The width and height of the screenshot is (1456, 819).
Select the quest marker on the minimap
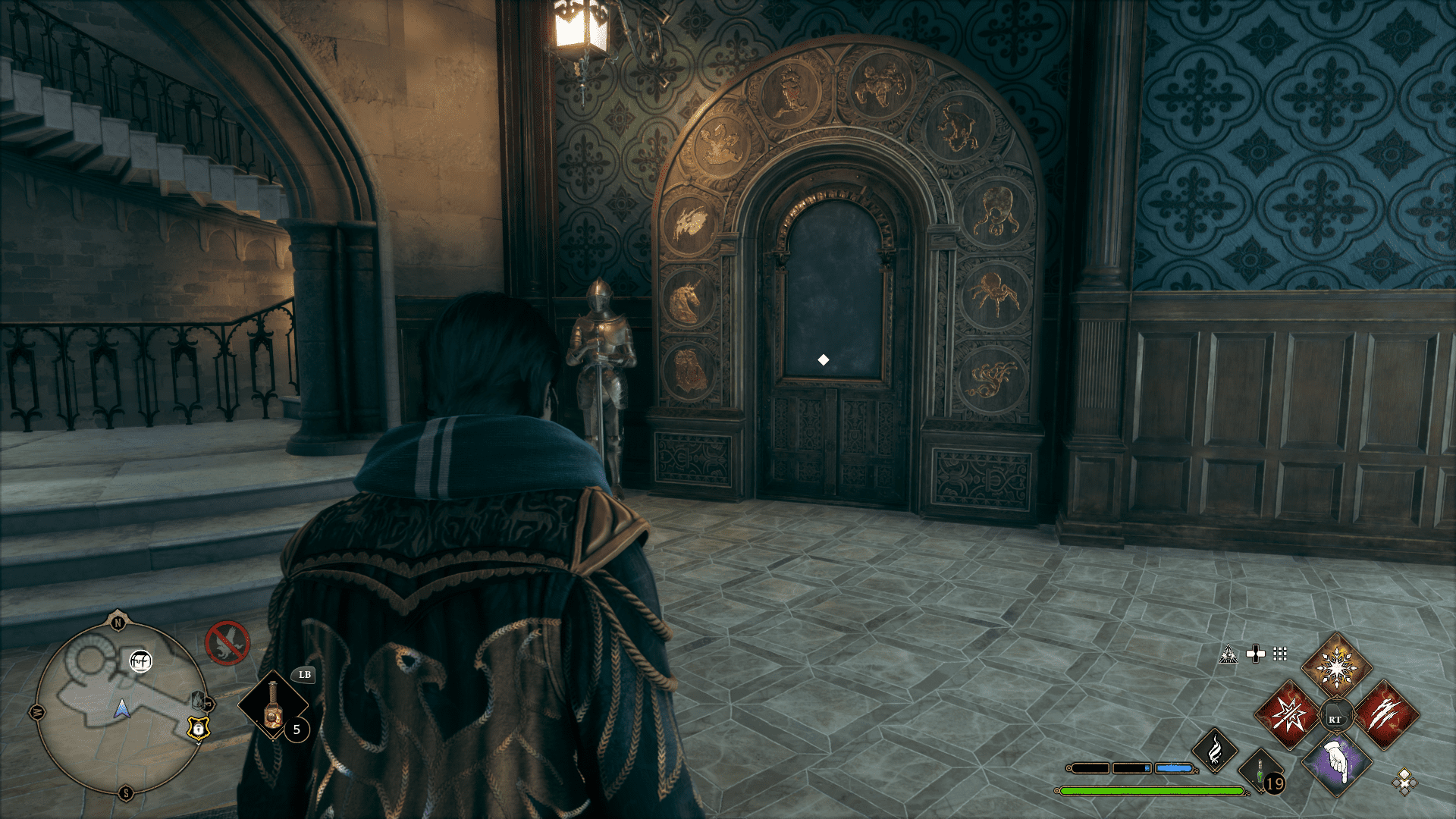click(x=140, y=661)
